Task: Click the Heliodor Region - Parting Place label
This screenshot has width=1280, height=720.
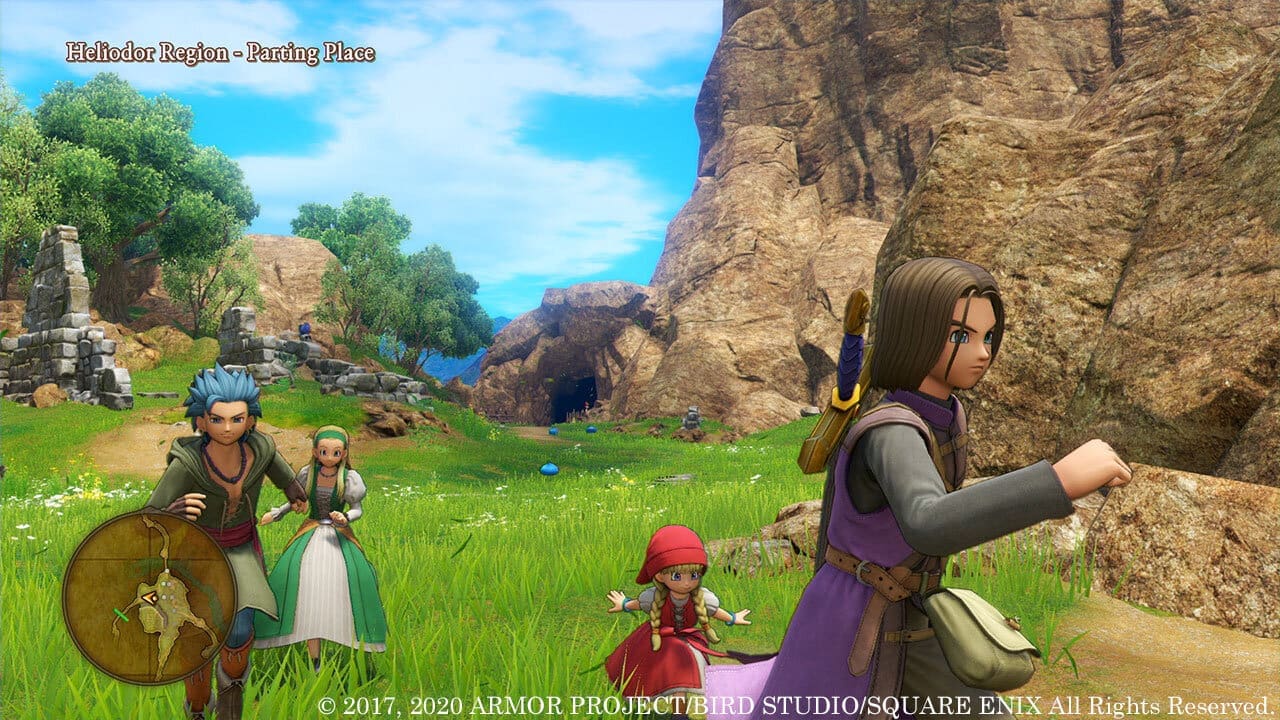Action: coord(222,52)
